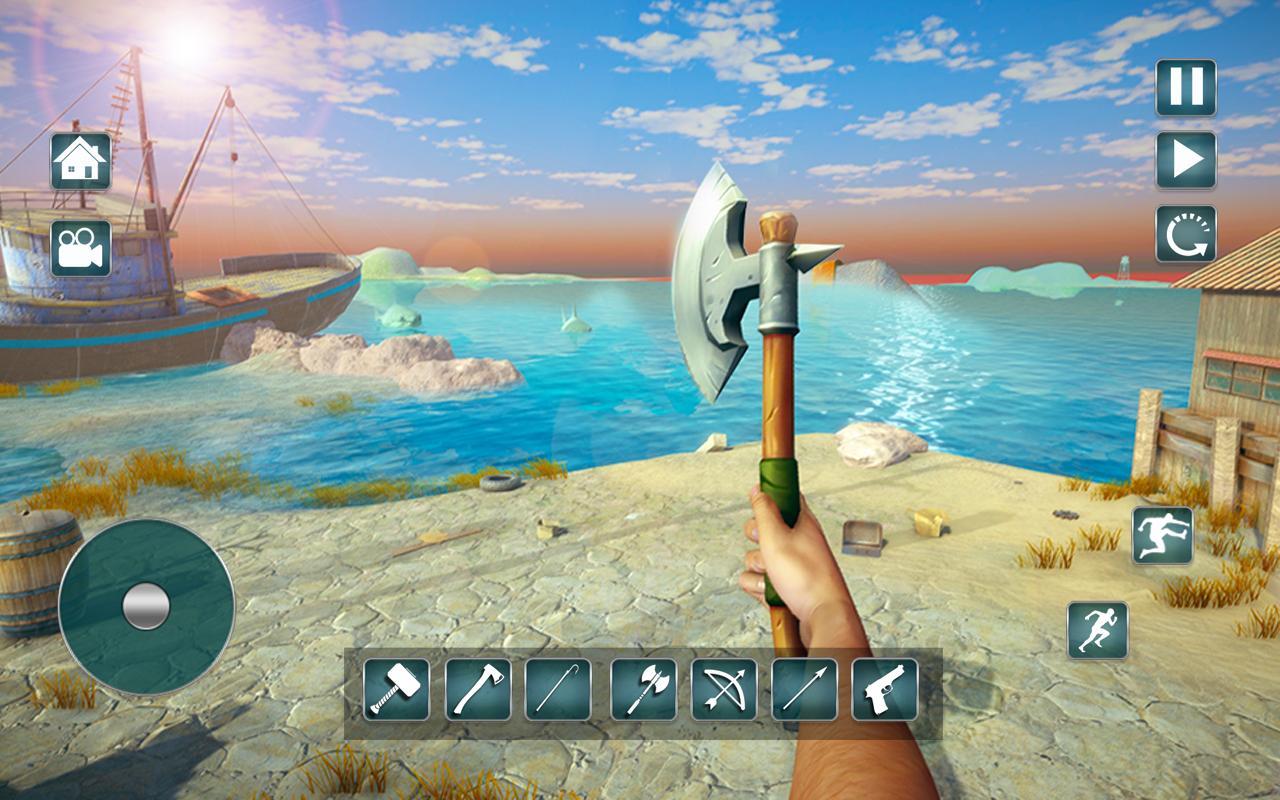Click the circular reload arrow button
The image size is (1280, 800).
point(1186,234)
